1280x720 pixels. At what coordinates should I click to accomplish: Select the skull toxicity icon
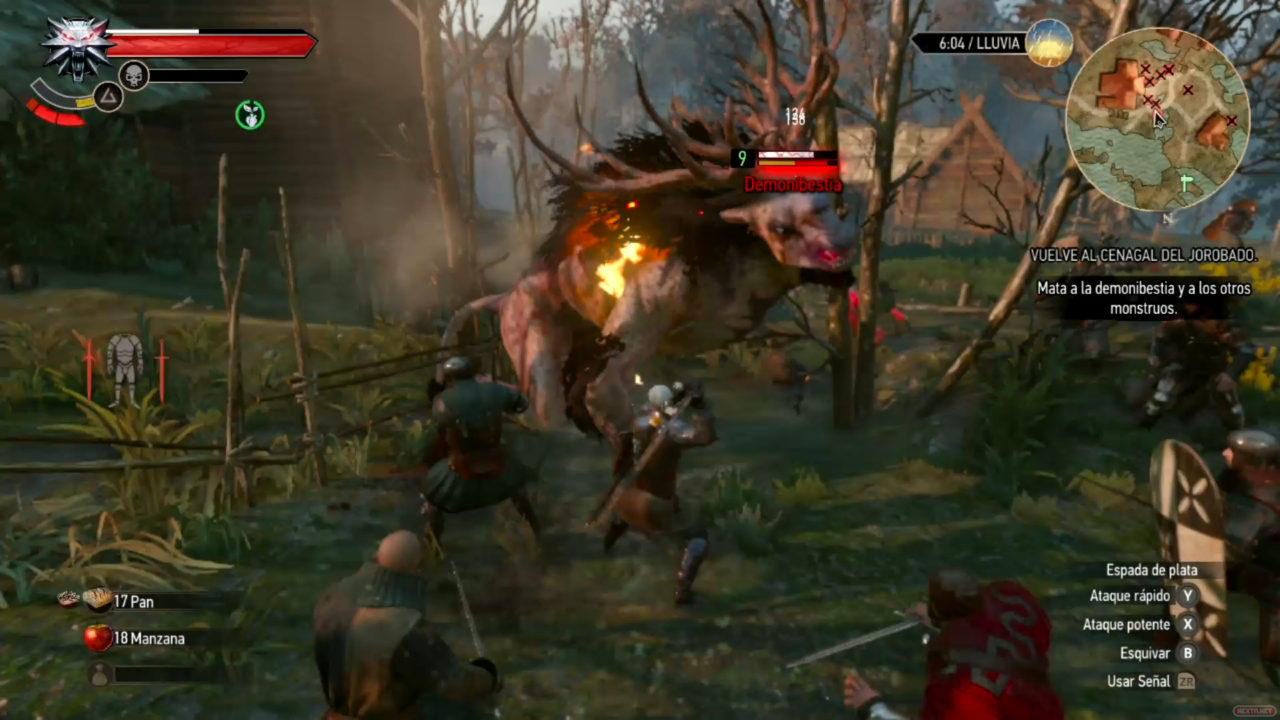[134, 75]
